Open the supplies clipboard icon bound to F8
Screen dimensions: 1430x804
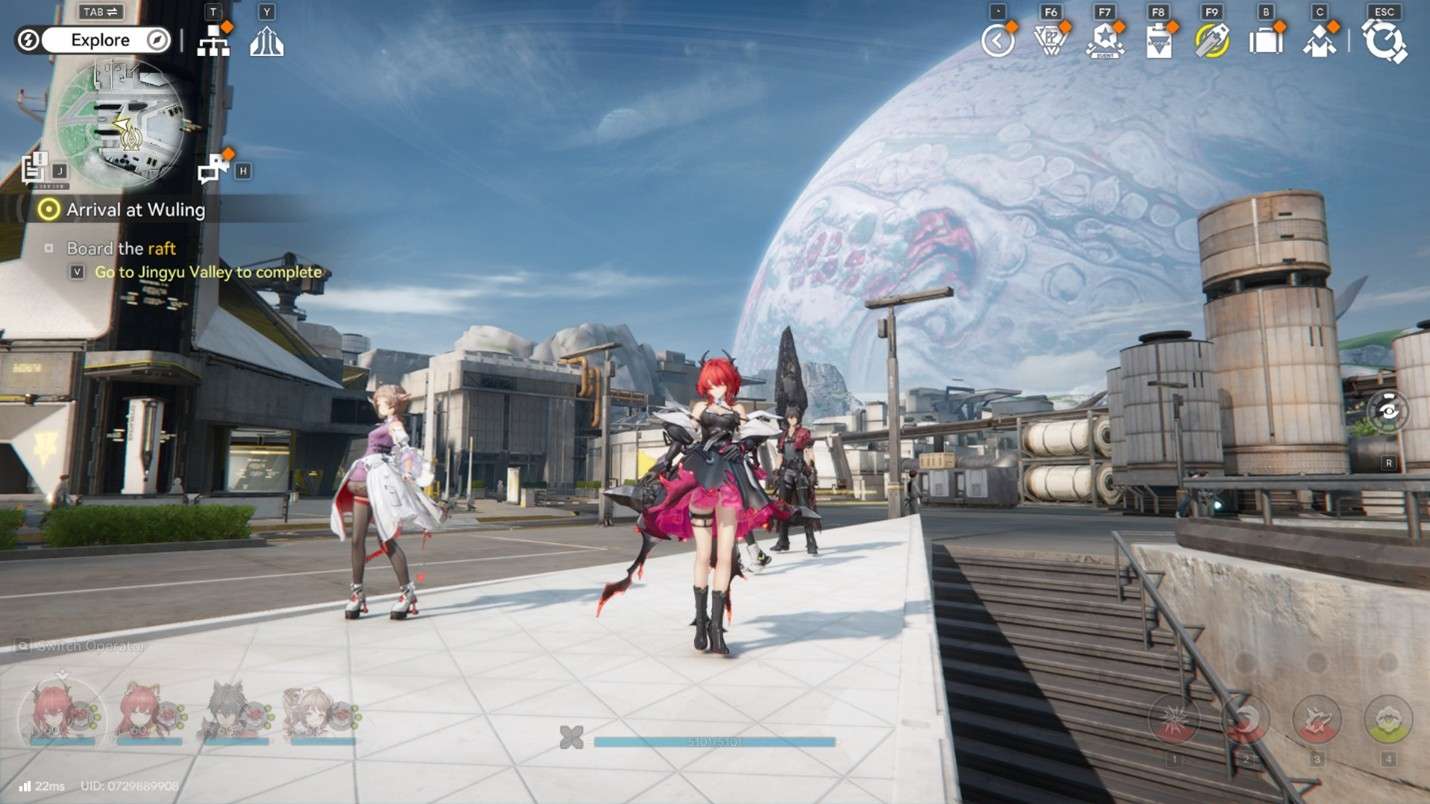(1158, 40)
